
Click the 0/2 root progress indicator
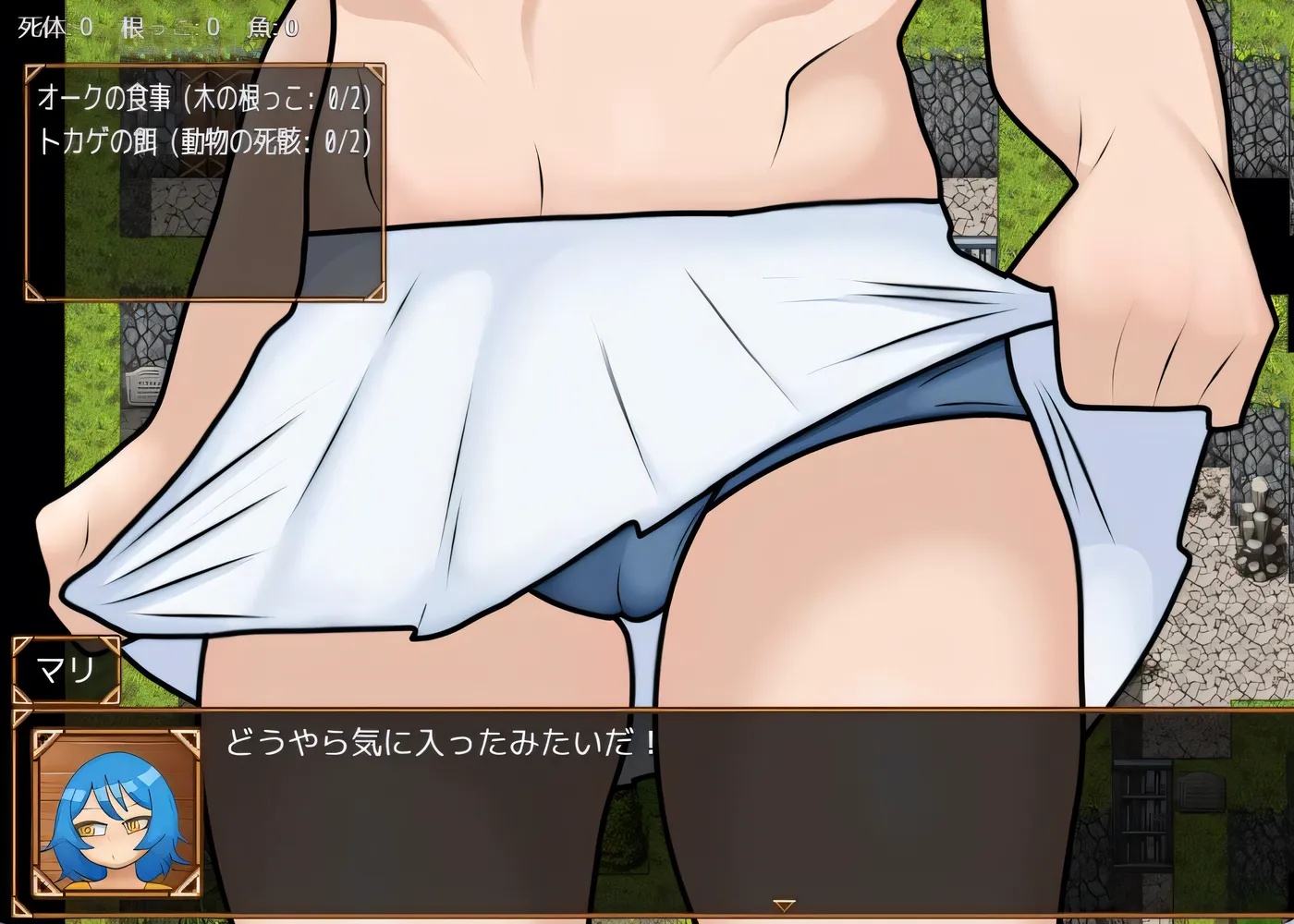tap(343, 98)
